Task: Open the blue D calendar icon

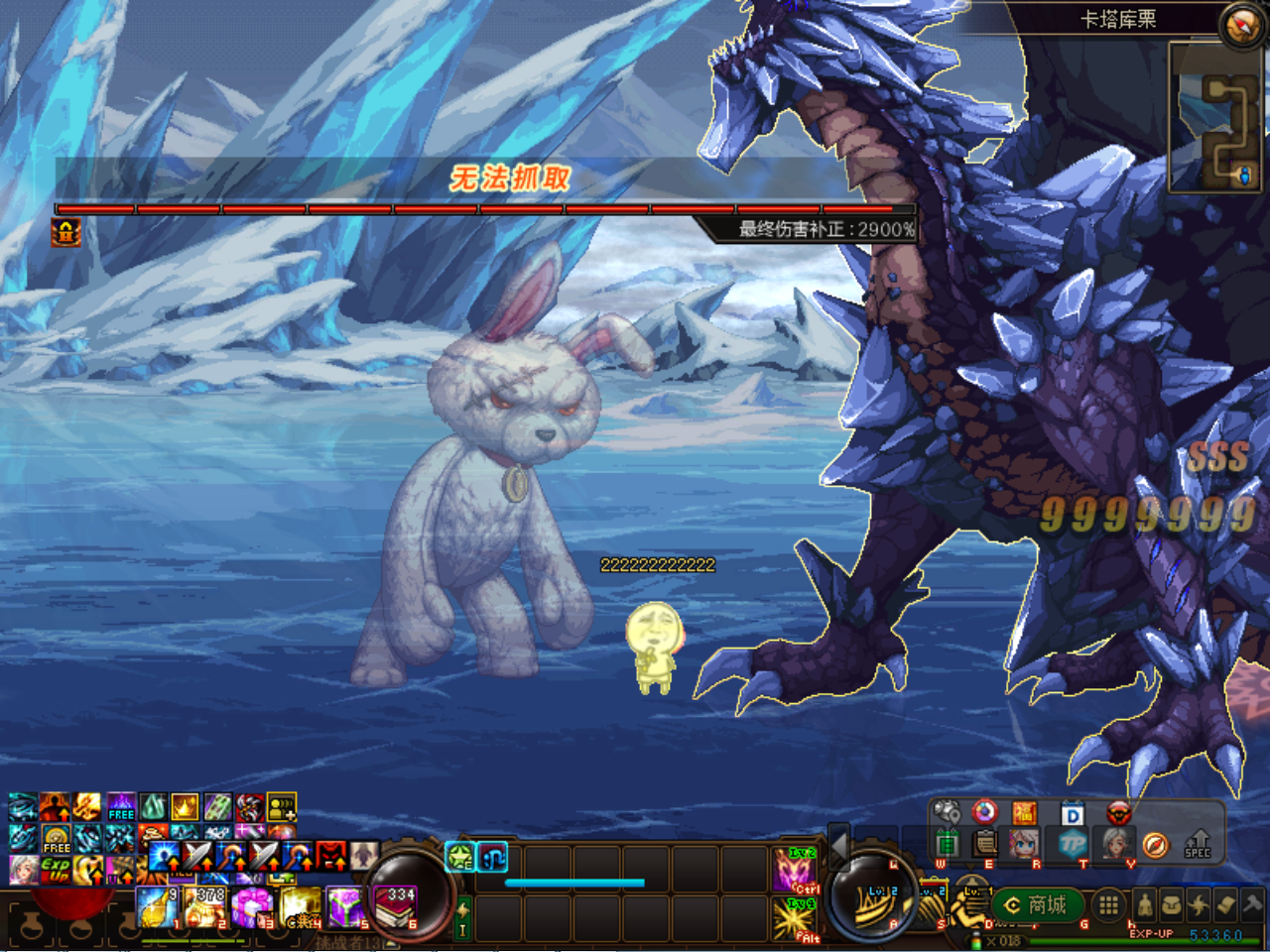Action: point(1072,815)
